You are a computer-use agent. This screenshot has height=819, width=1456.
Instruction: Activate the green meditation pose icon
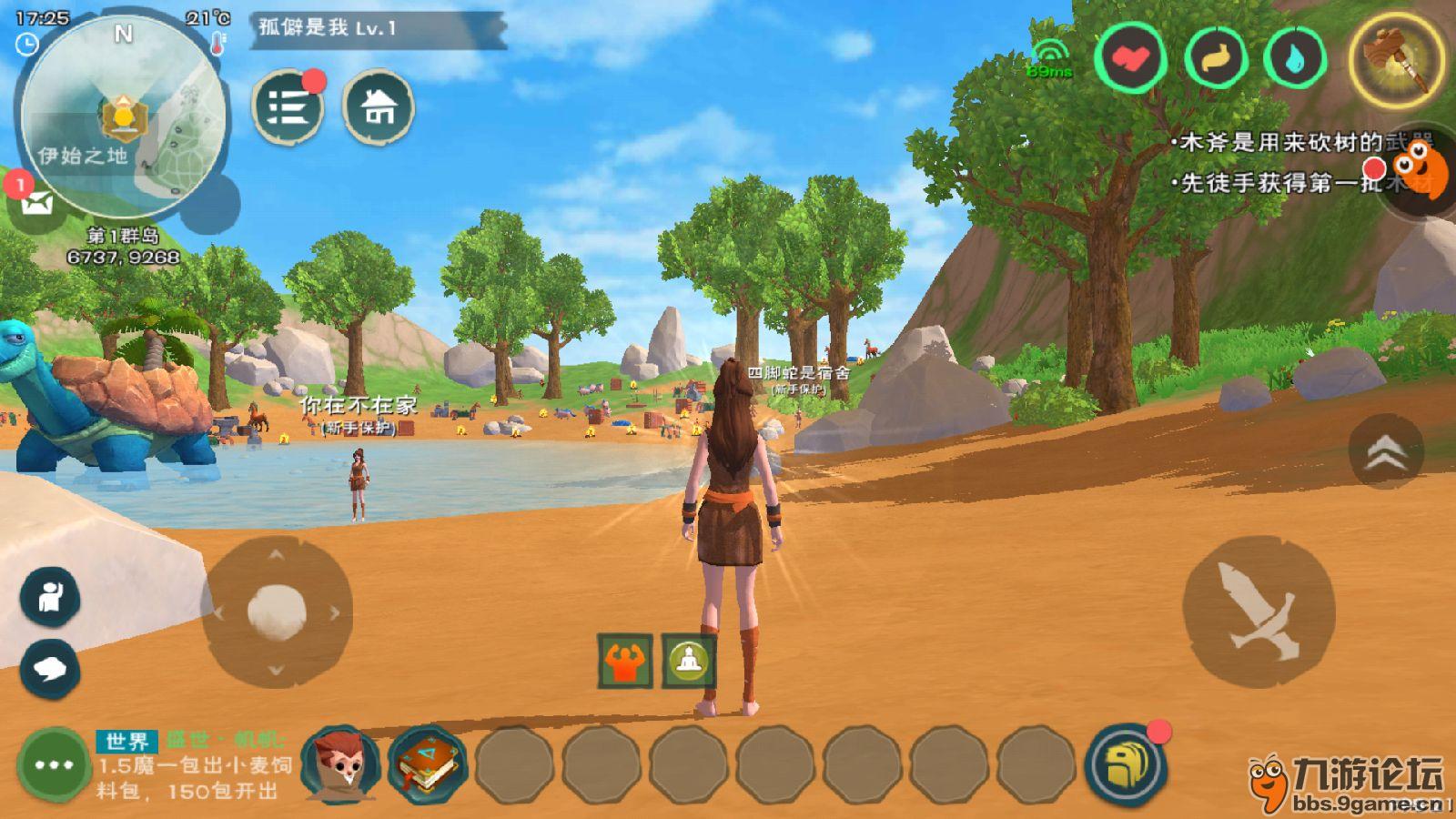(689, 661)
